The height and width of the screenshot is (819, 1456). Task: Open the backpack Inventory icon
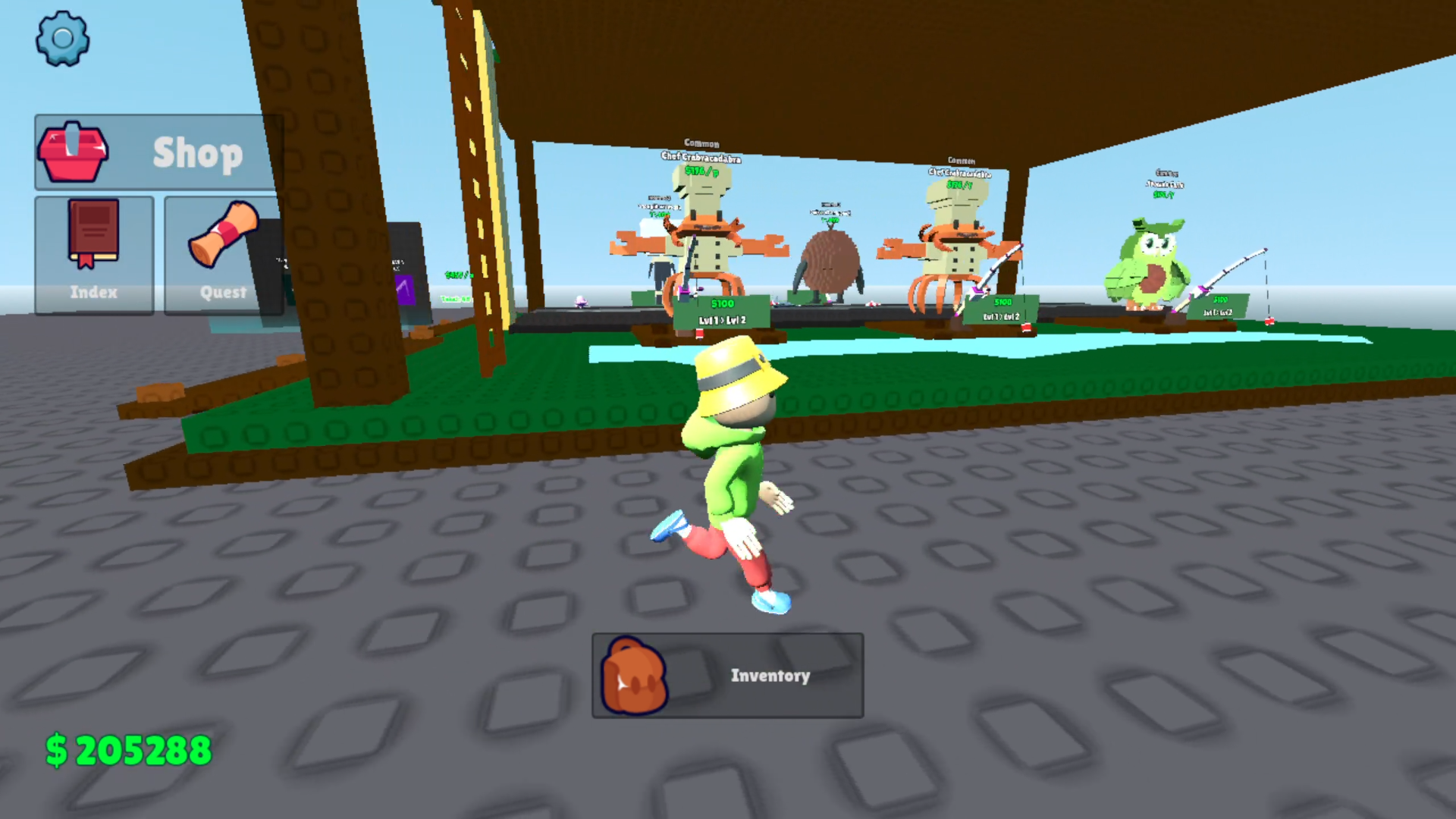pyautogui.click(x=634, y=676)
